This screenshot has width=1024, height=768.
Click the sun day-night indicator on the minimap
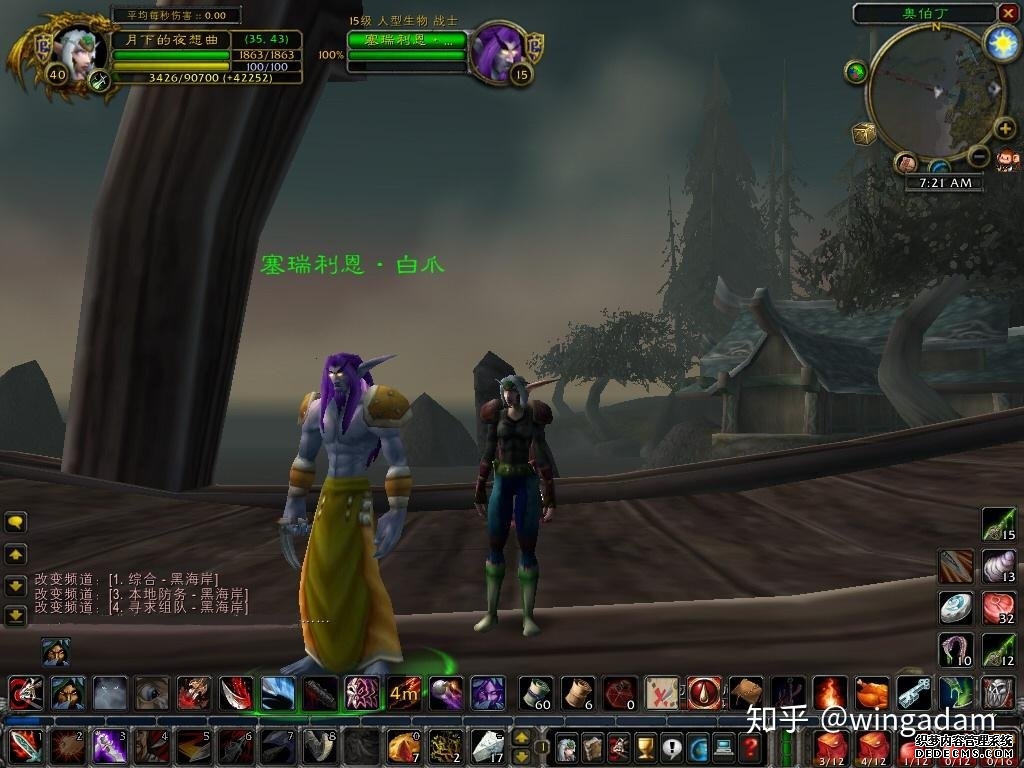click(1001, 42)
